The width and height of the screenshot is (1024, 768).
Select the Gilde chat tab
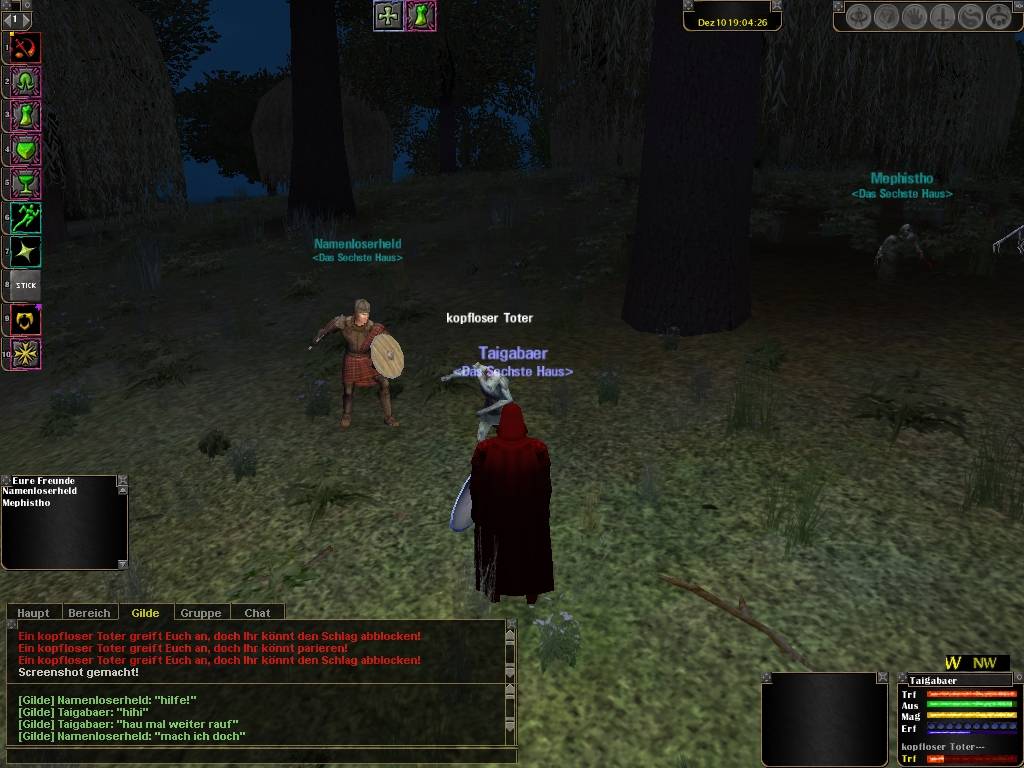tap(145, 613)
